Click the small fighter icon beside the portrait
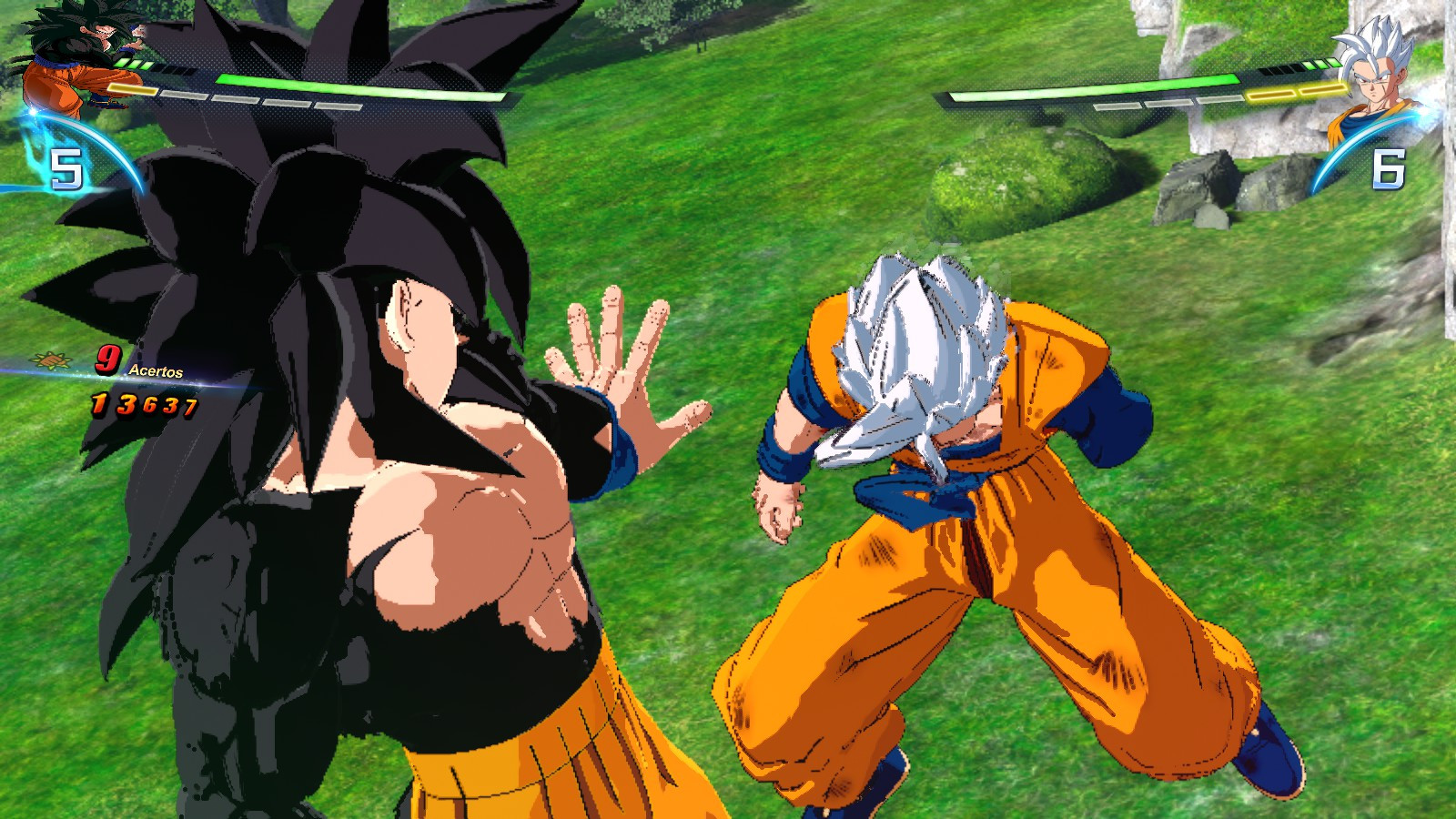 [136, 34]
